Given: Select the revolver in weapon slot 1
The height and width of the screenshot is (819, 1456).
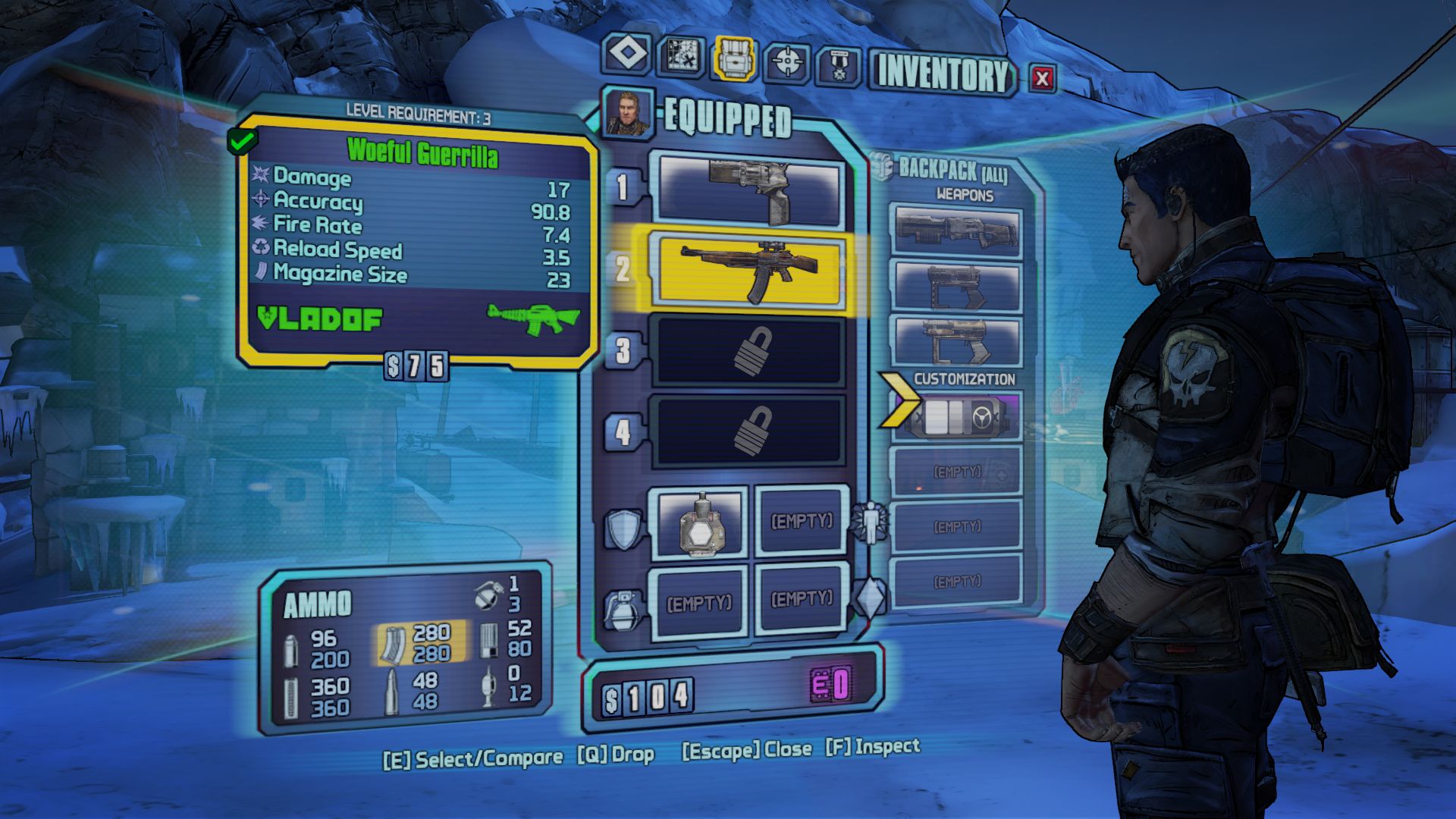Looking at the screenshot, I should 750,190.
